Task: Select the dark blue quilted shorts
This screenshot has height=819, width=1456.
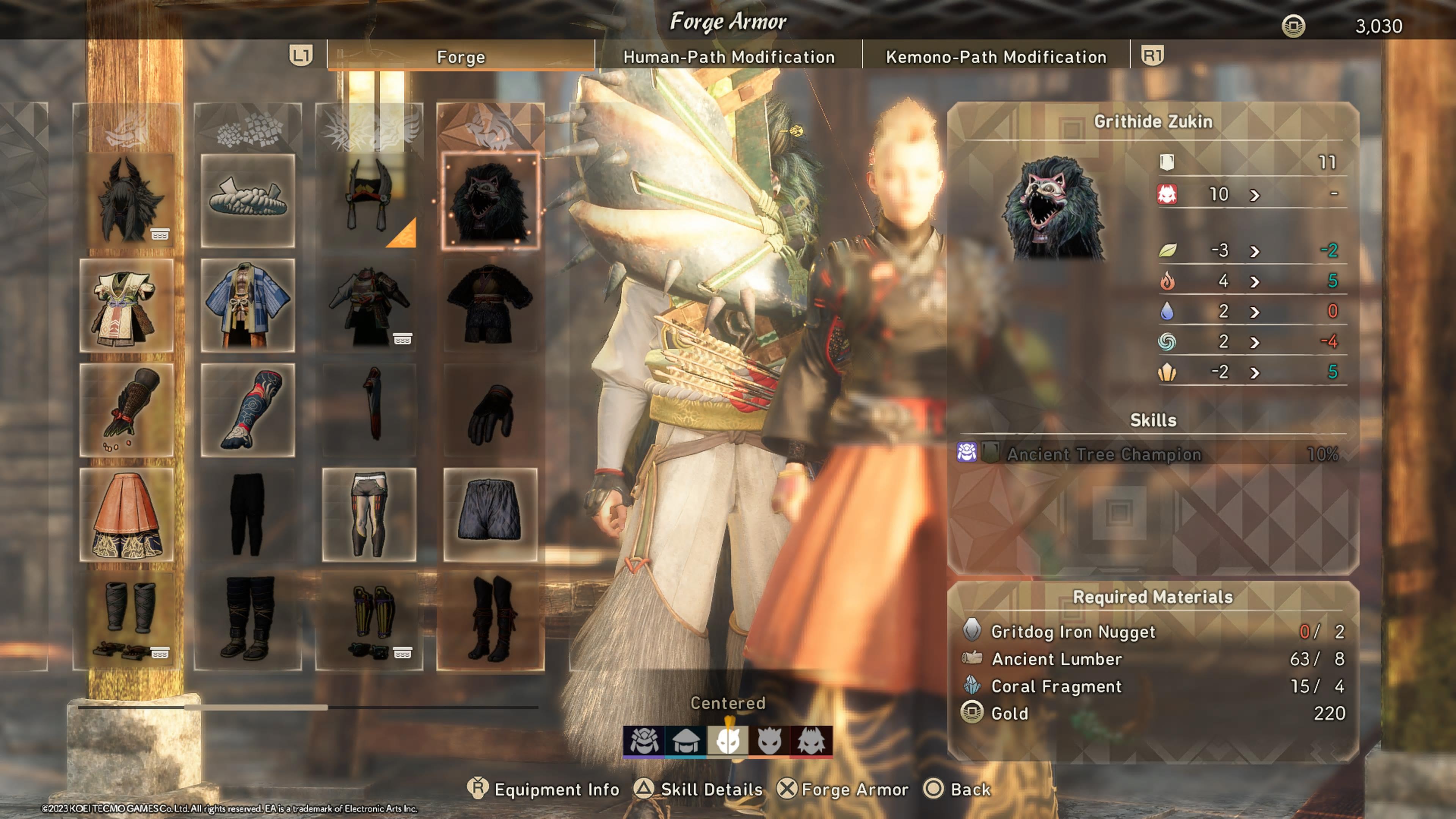Action: (490, 515)
